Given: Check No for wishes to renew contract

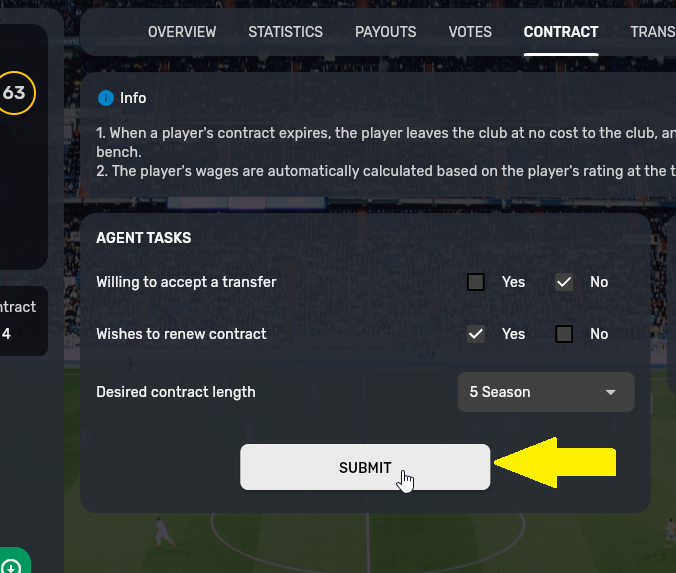Looking at the screenshot, I should click(564, 334).
